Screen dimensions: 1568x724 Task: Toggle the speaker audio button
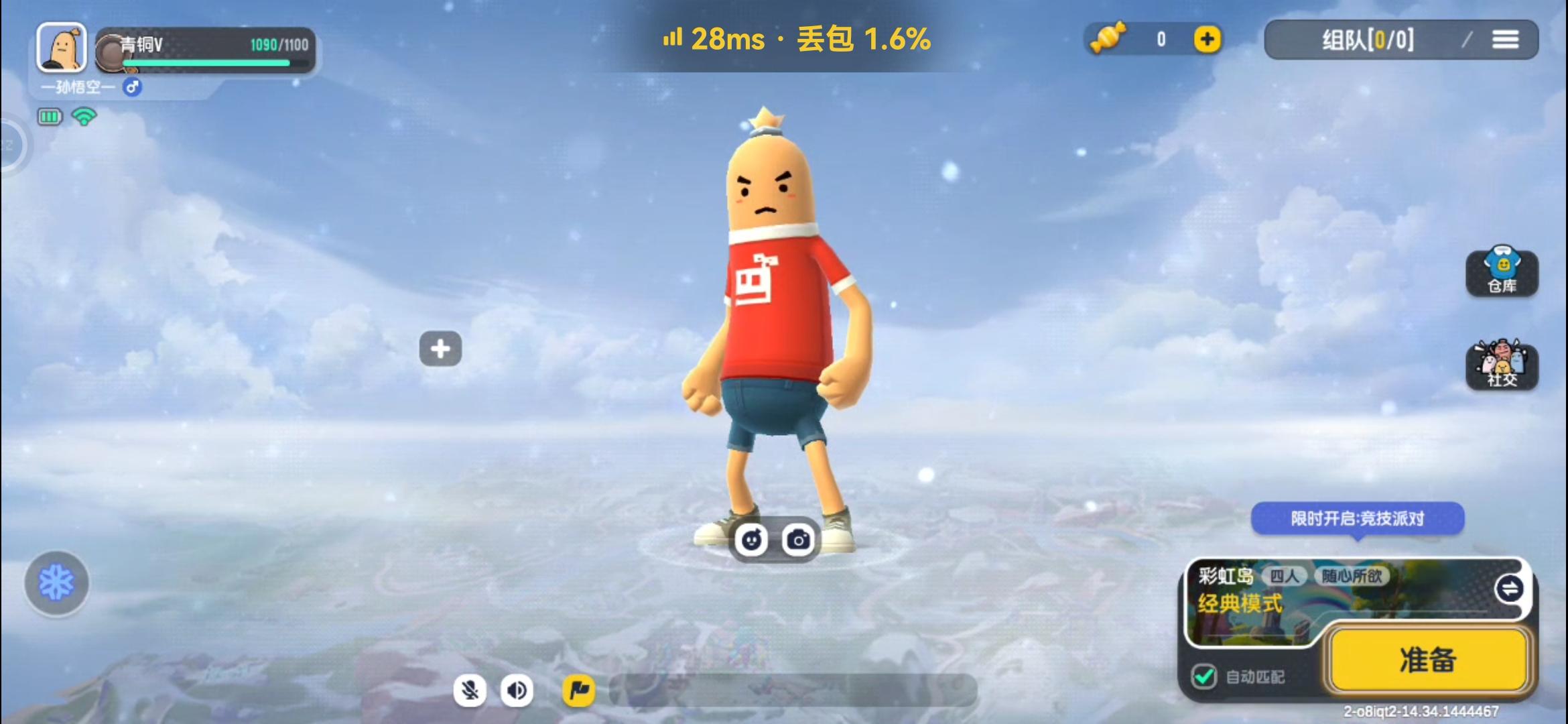pyautogui.click(x=517, y=690)
